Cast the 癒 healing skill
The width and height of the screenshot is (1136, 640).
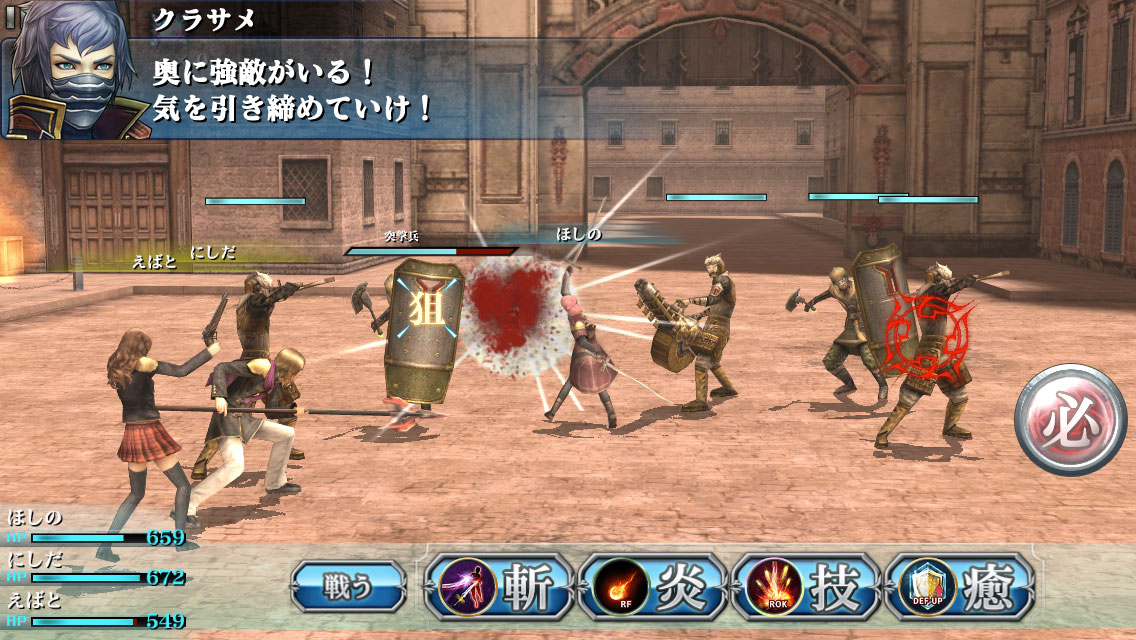tap(960, 587)
